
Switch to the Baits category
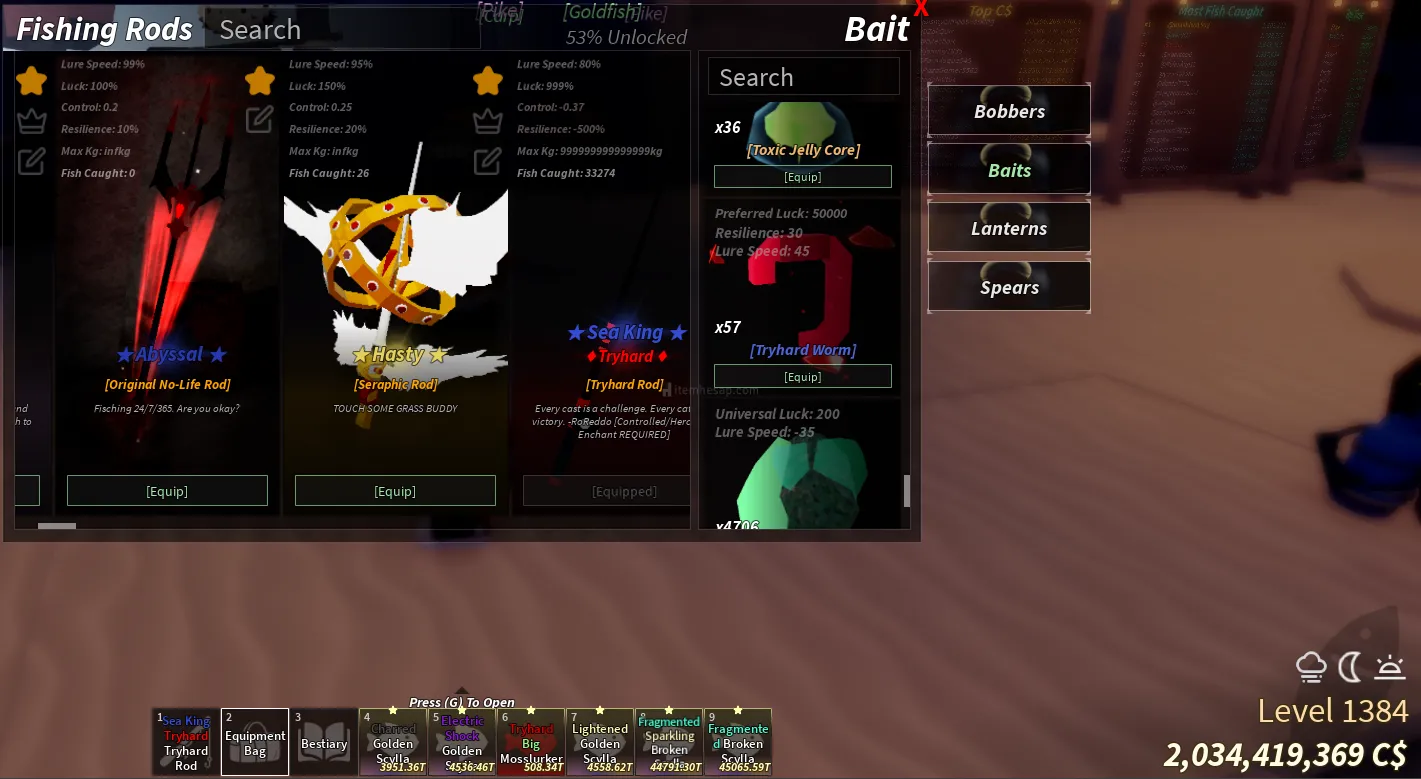coord(1009,170)
